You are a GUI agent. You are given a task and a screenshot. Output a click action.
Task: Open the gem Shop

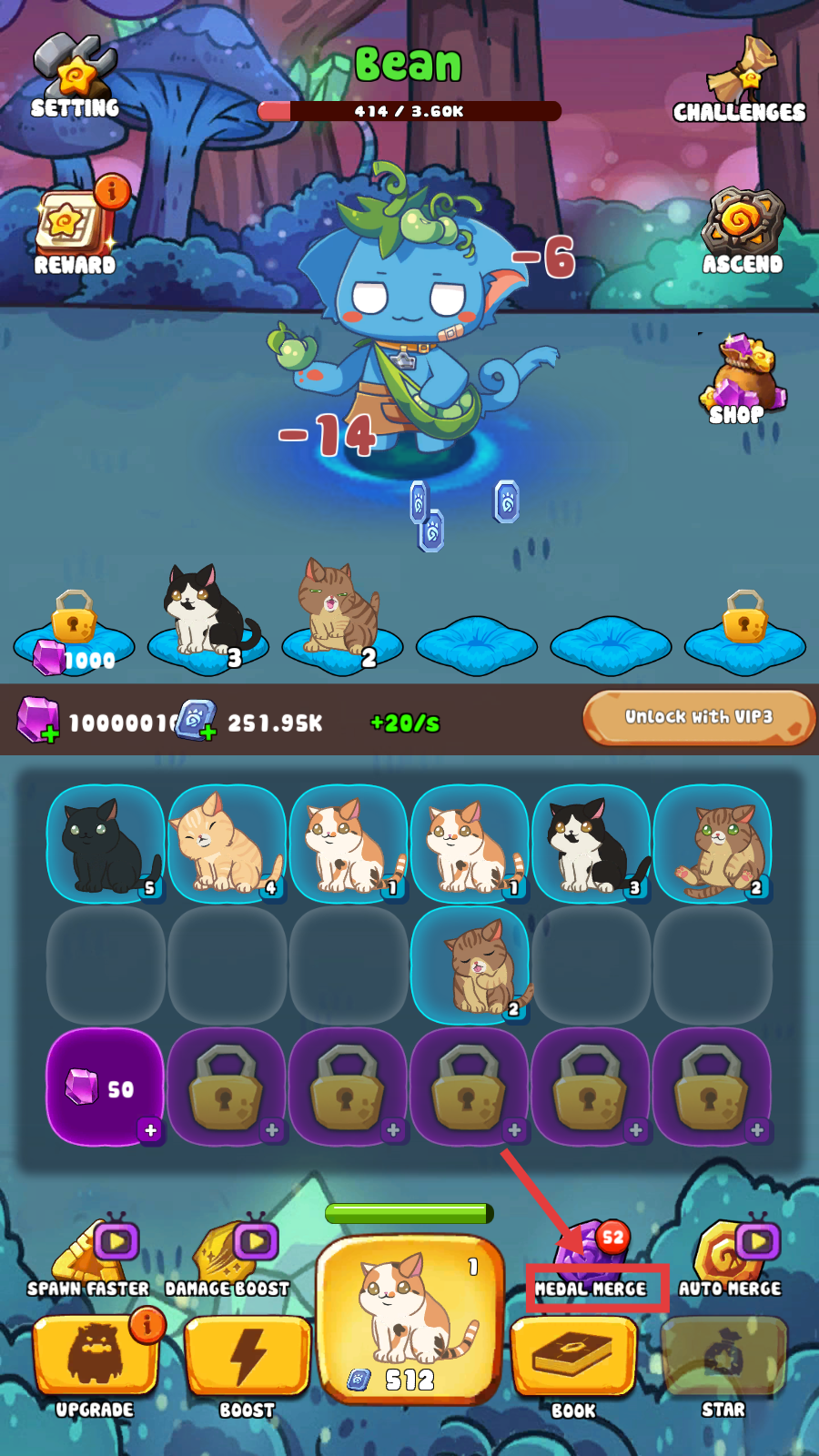tap(739, 378)
